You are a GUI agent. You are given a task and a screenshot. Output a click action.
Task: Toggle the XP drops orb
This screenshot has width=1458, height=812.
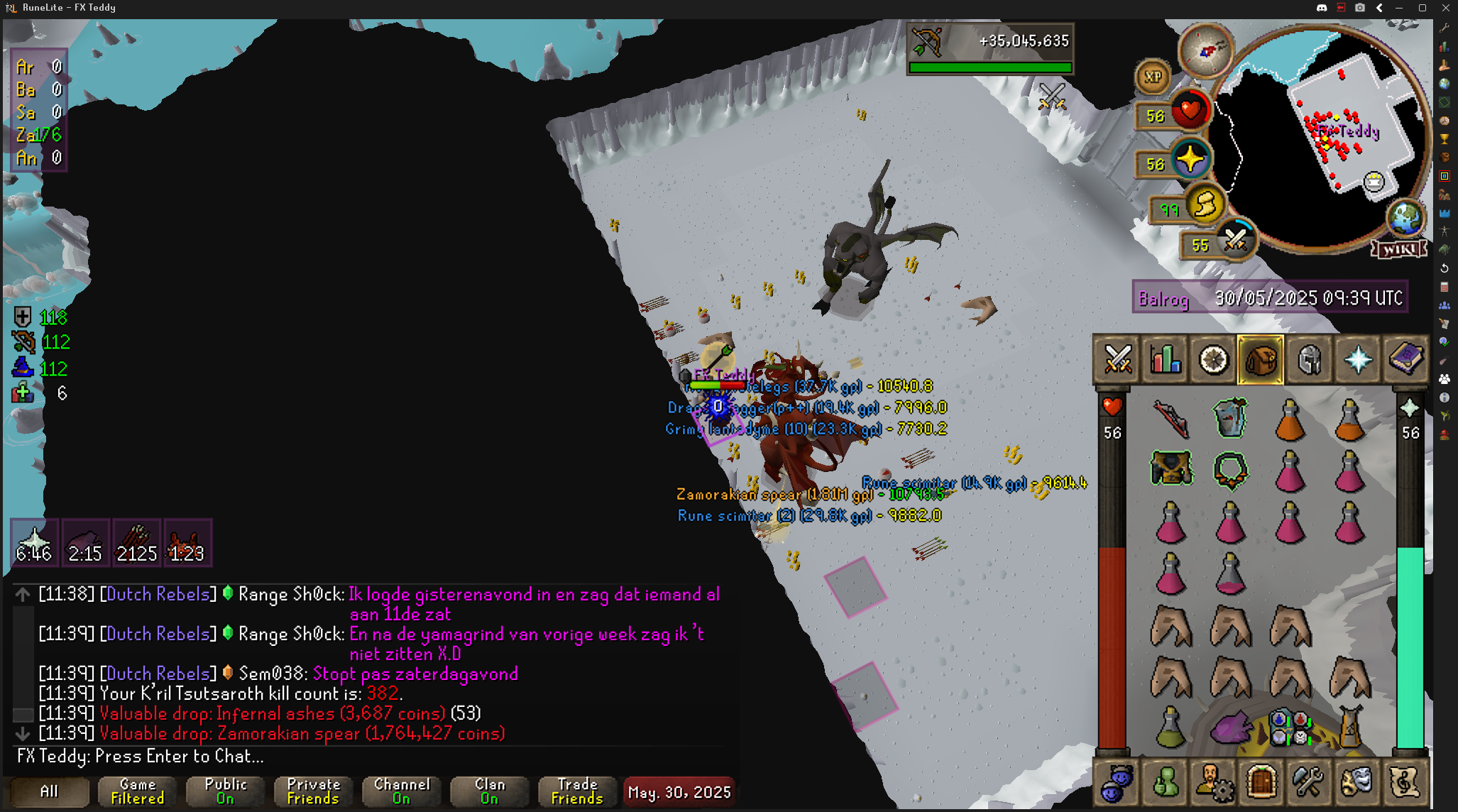(1153, 77)
